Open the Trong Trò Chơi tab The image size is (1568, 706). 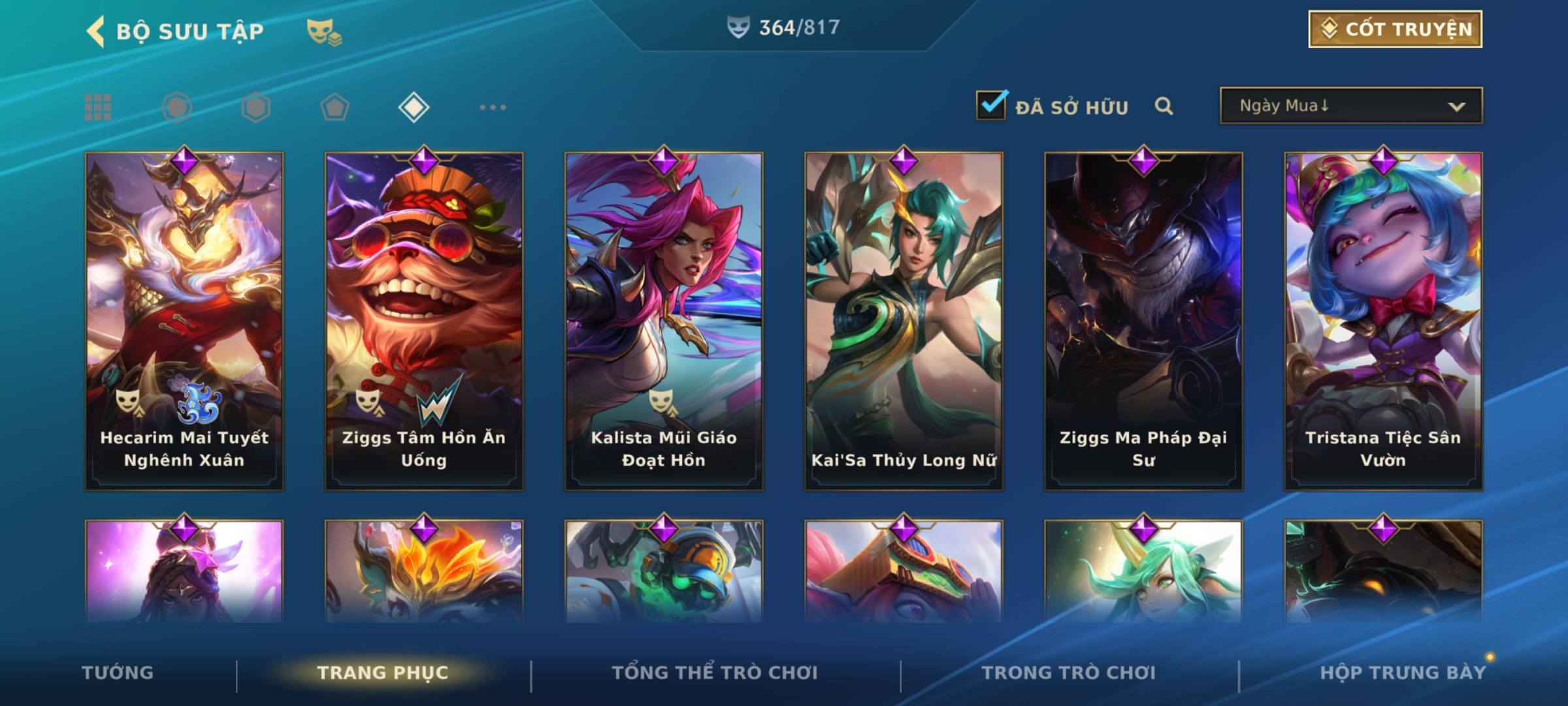1069,673
